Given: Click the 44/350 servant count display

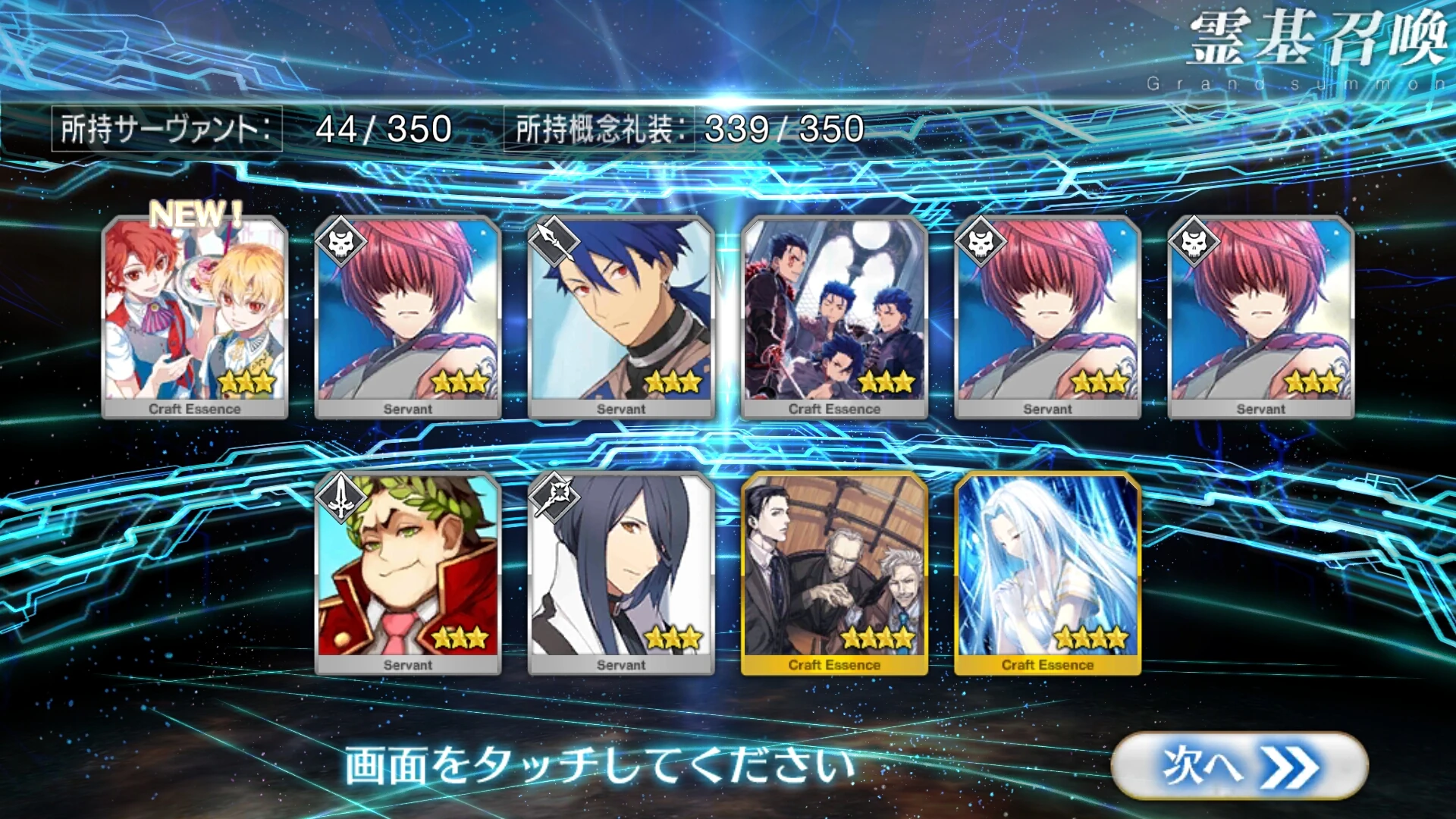Looking at the screenshot, I should pyautogui.click(x=383, y=127).
